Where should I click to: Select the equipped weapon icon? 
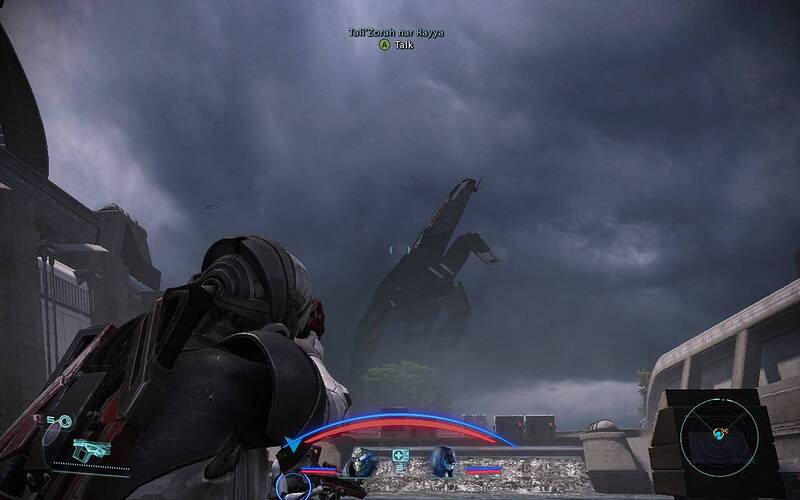point(92,449)
